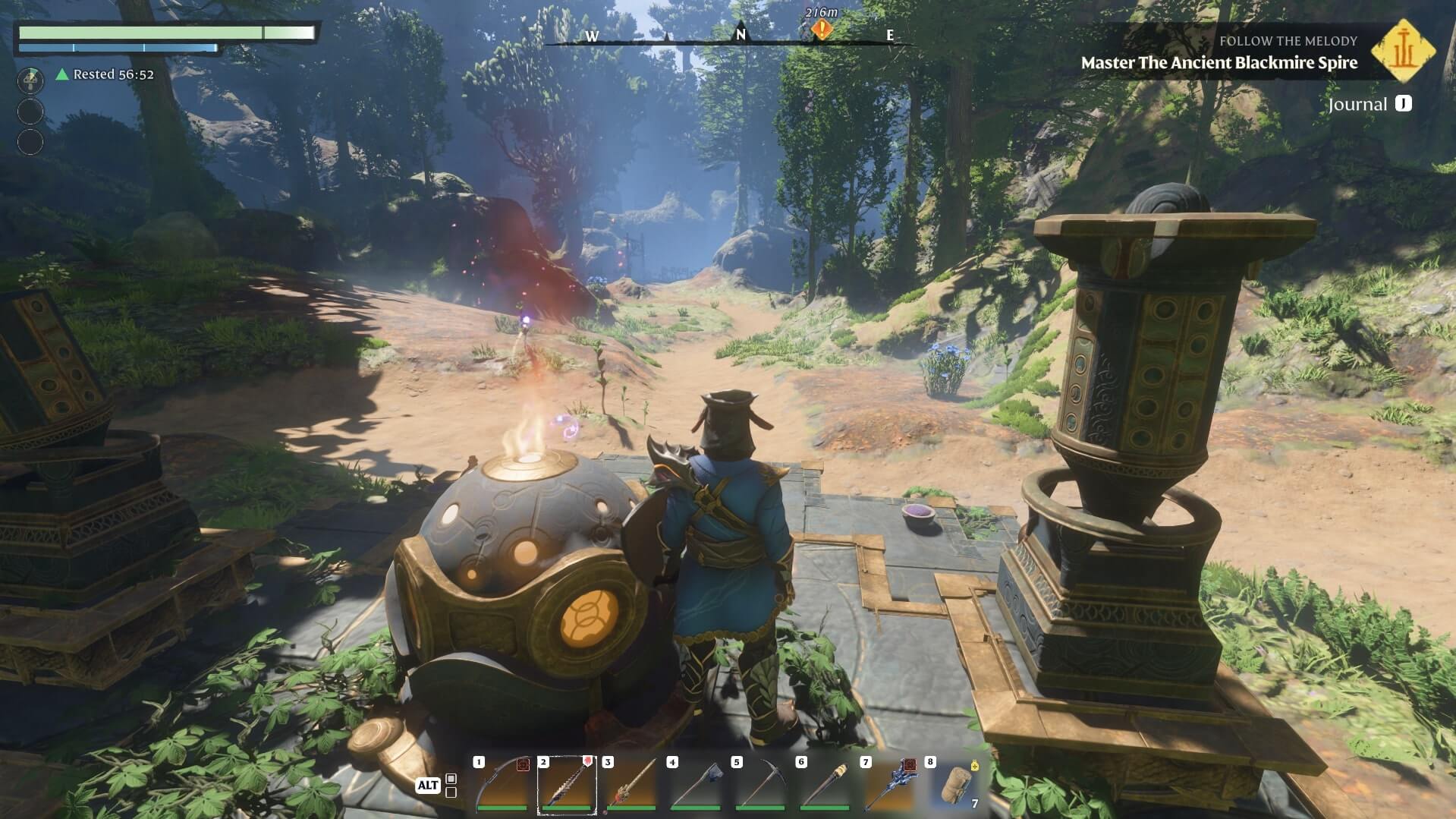
Task: Choose the blue staff in slot 7
Action: (x=889, y=785)
